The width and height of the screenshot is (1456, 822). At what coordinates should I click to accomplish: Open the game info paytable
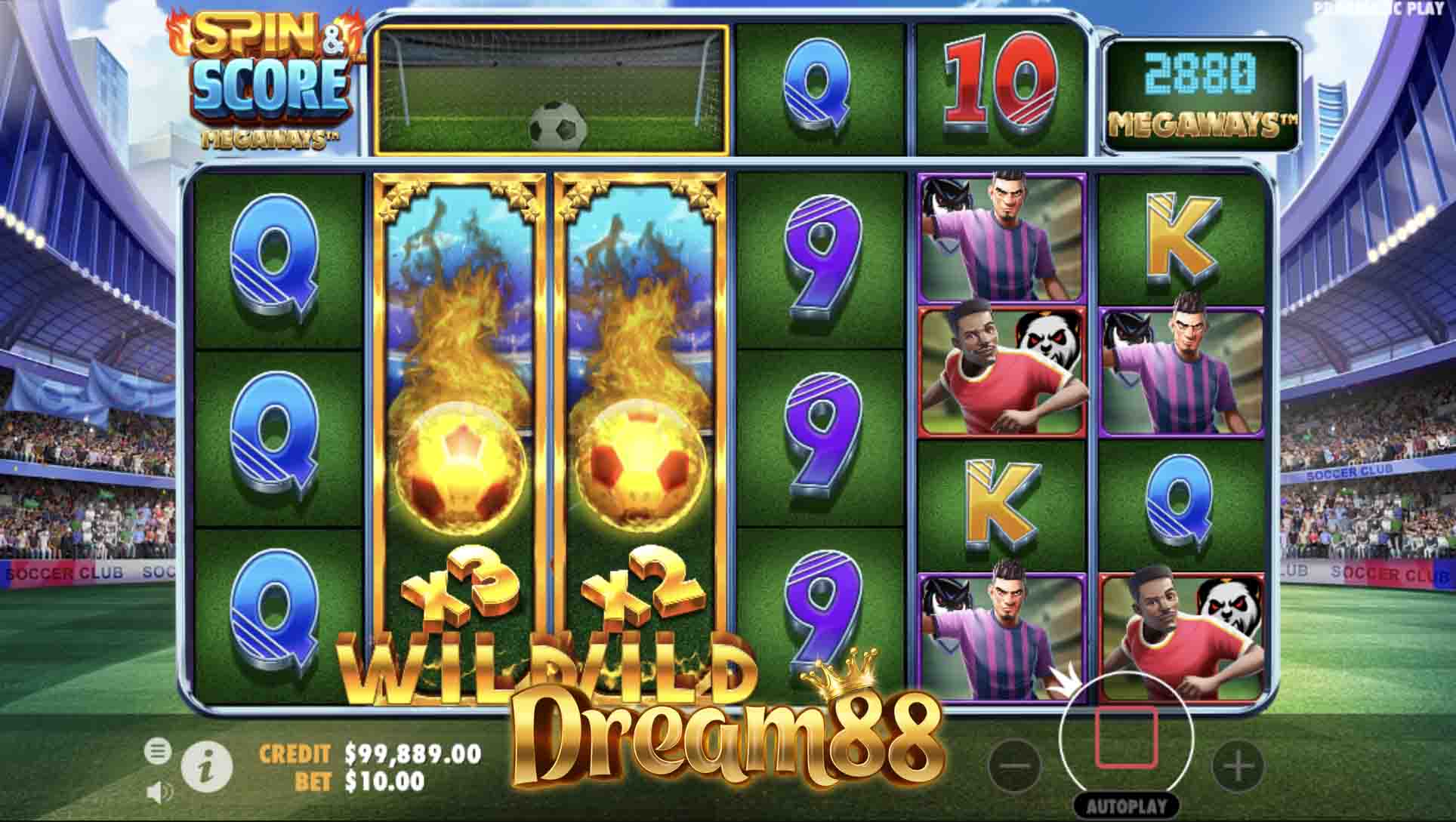pyautogui.click(x=206, y=767)
